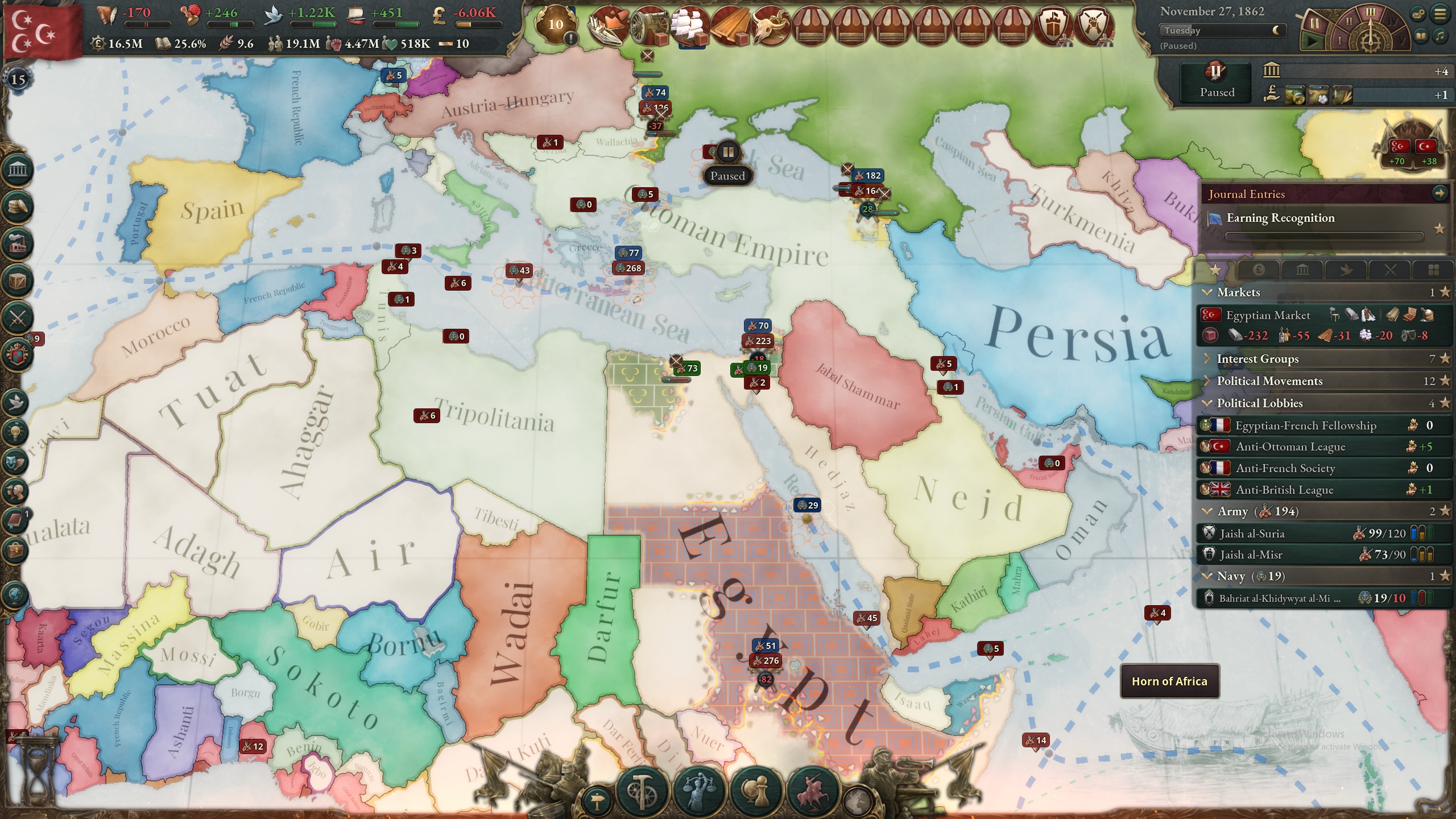Screen dimensions: 1456x819
Task: Open the Diplomatic lens with globe and pawn
Action: 756,789
